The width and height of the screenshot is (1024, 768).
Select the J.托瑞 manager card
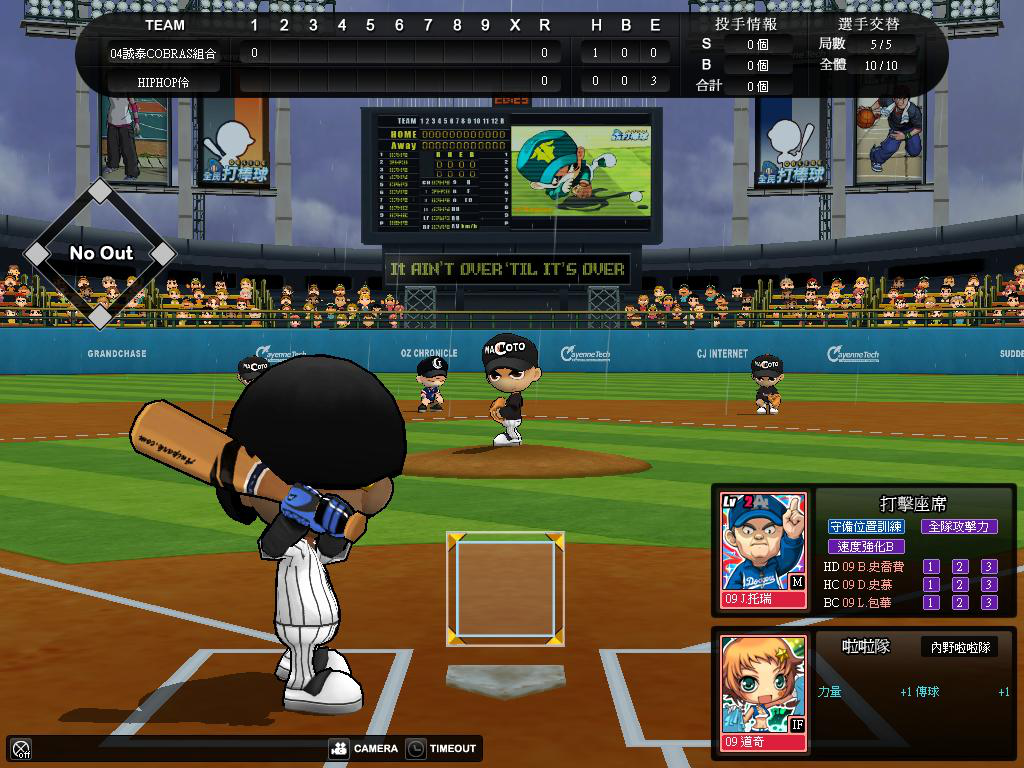[764, 551]
